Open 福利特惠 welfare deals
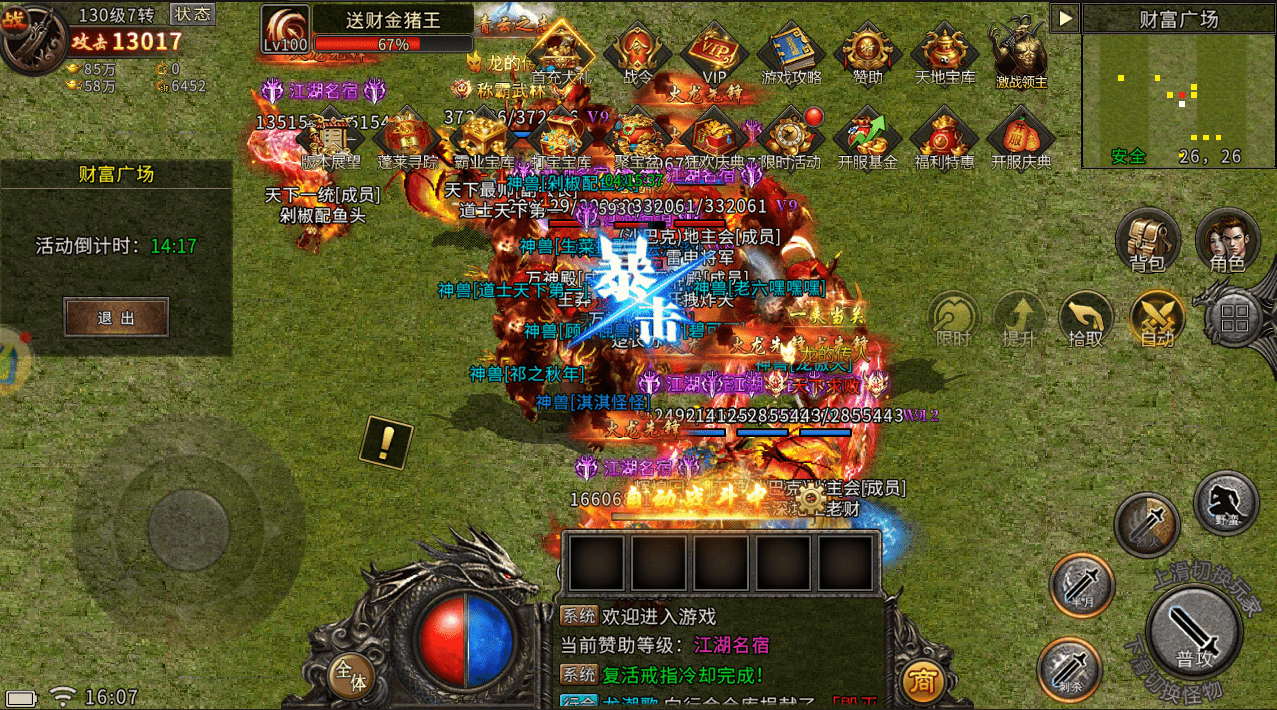The height and width of the screenshot is (710, 1277). (x=944, y=137)
